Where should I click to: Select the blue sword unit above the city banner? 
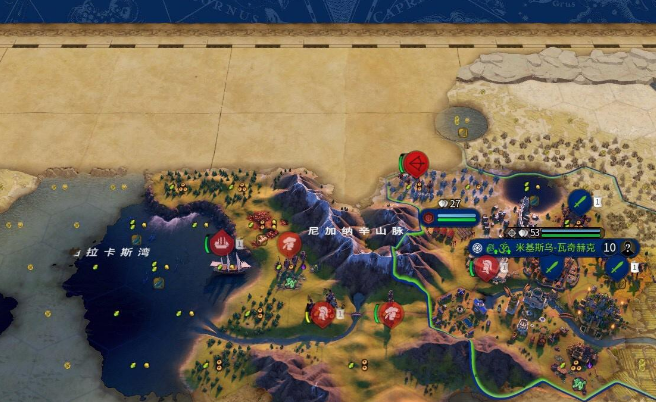(x=579, y=203)
